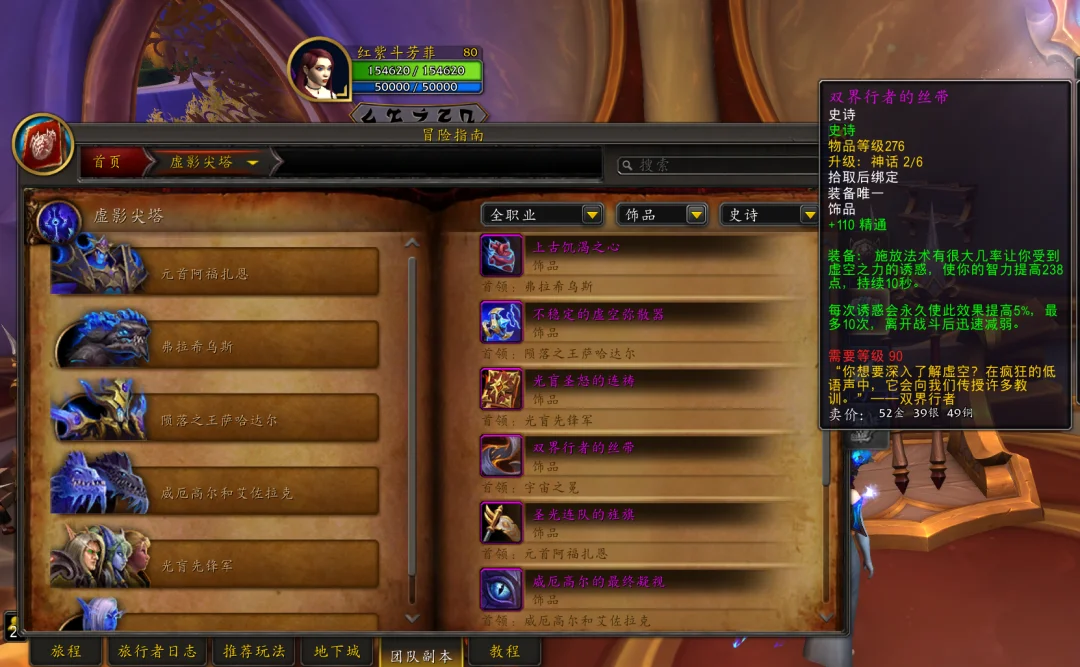The width and height of the screenshot is (1080, 667).
Task: Select the 上古饥渴之心 trinket
Action: pos(576,247)
